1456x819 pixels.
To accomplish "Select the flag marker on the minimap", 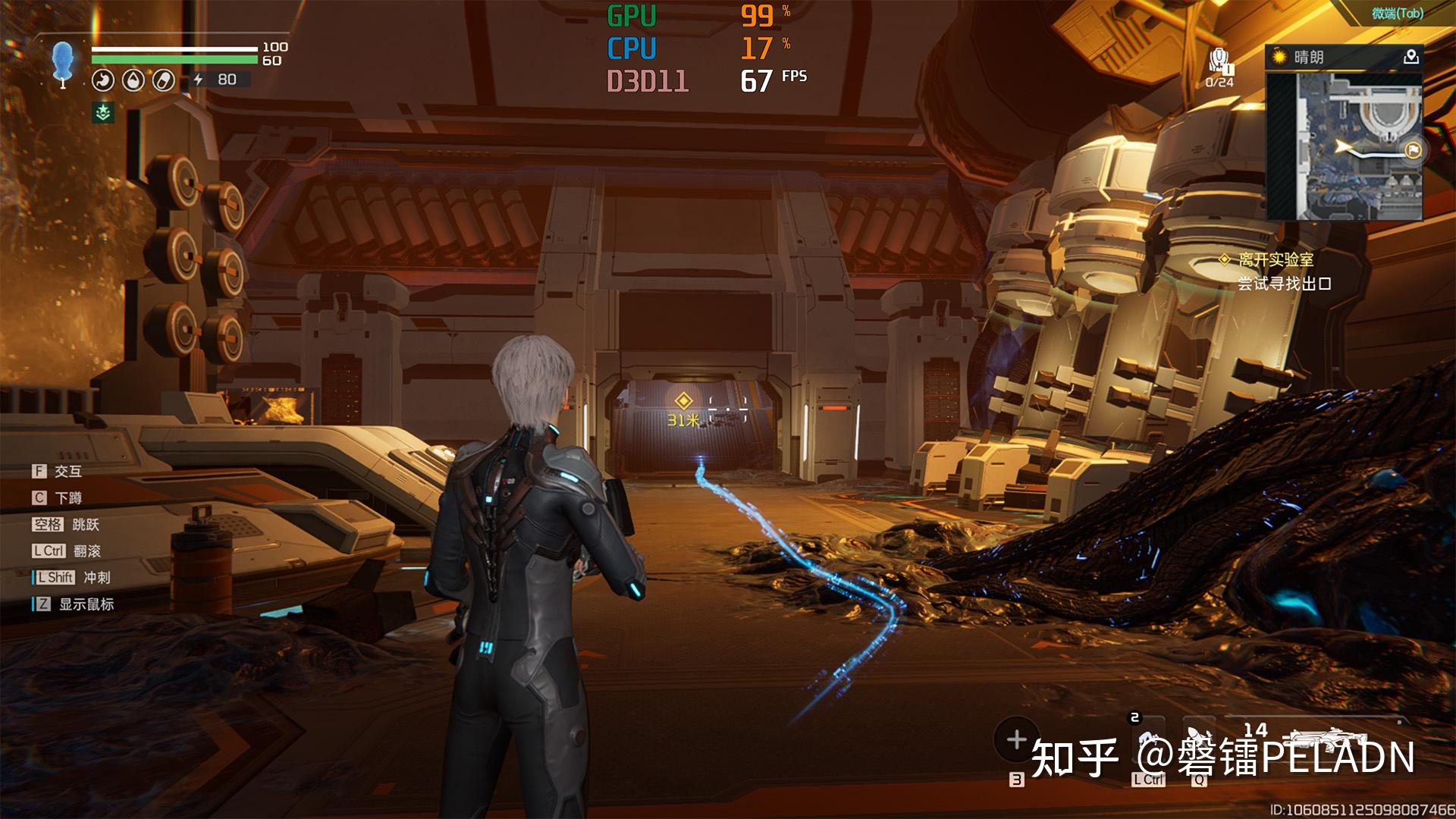I will pos(1413,150).
